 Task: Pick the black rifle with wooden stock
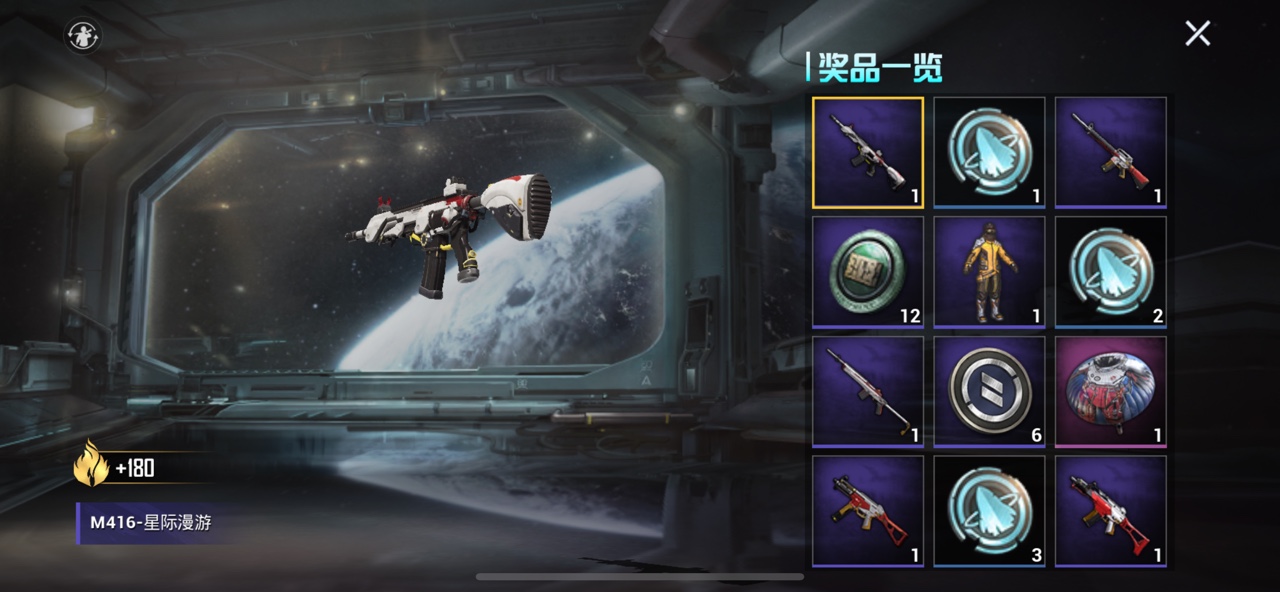[1110, 152]
